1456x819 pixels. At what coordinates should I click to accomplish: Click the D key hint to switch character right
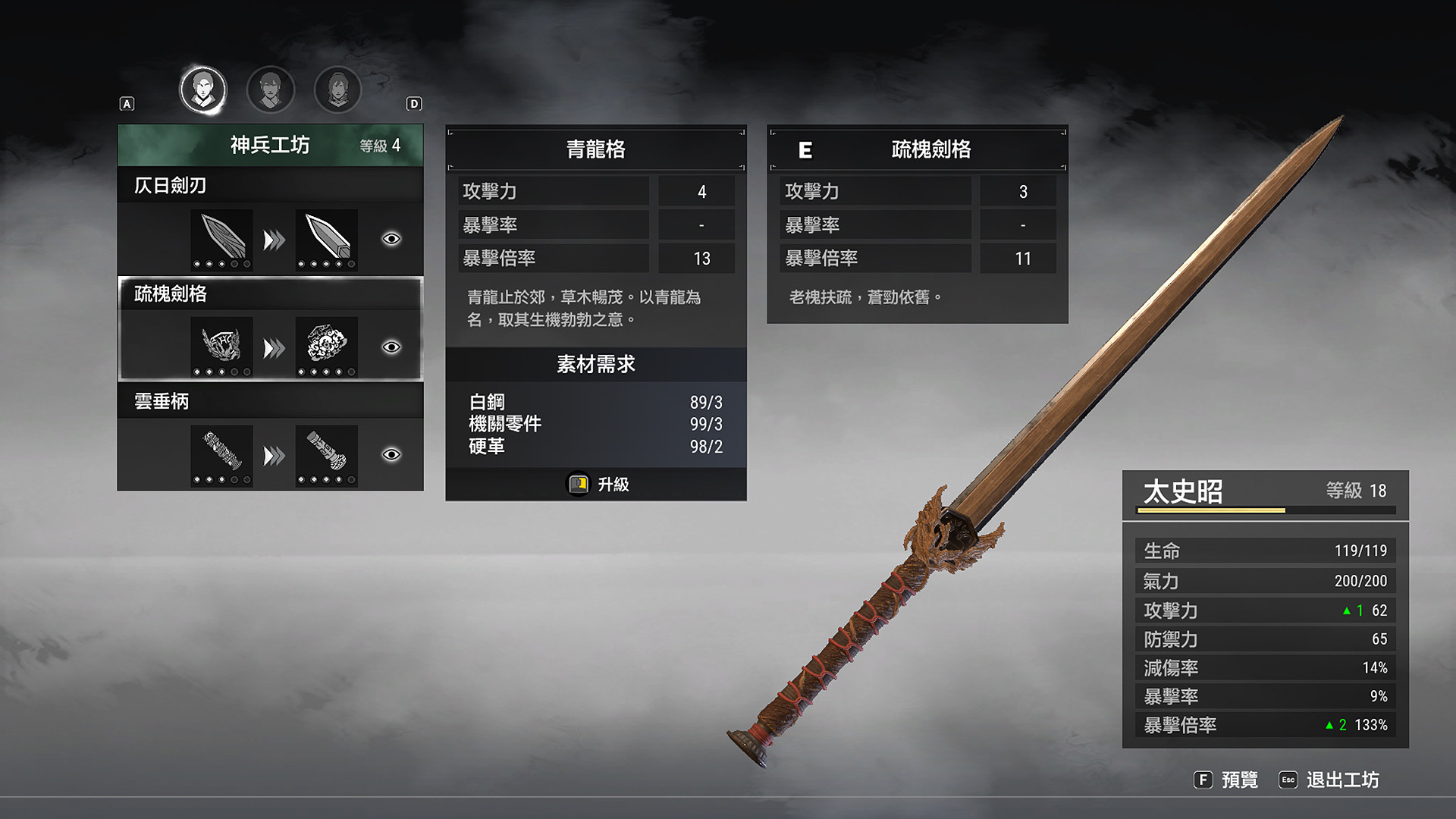(x=414, y=104)
